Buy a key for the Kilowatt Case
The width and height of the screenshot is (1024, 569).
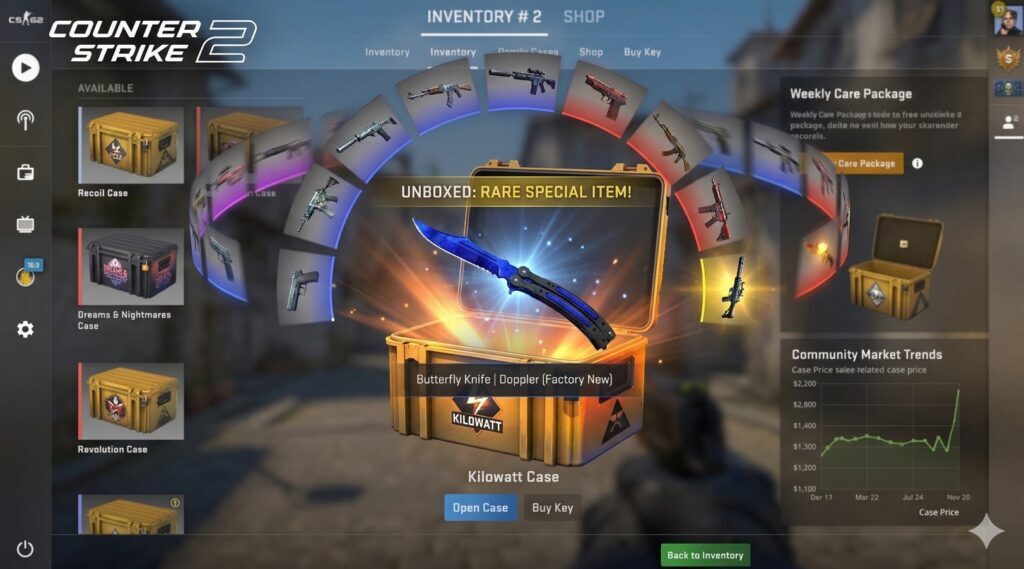[x=552, y=508]
